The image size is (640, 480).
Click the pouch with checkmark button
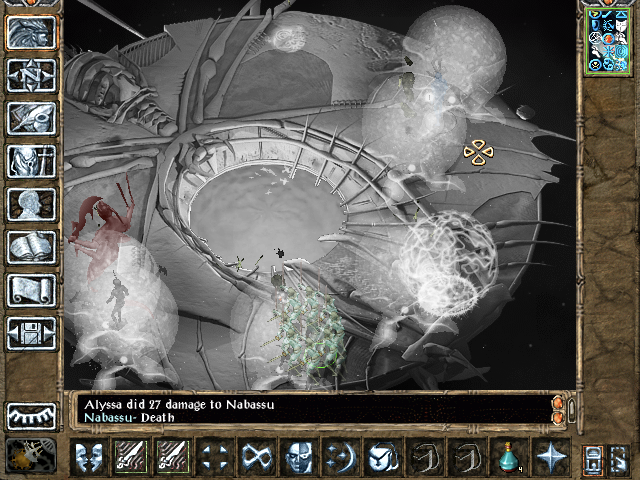point(382,457)
